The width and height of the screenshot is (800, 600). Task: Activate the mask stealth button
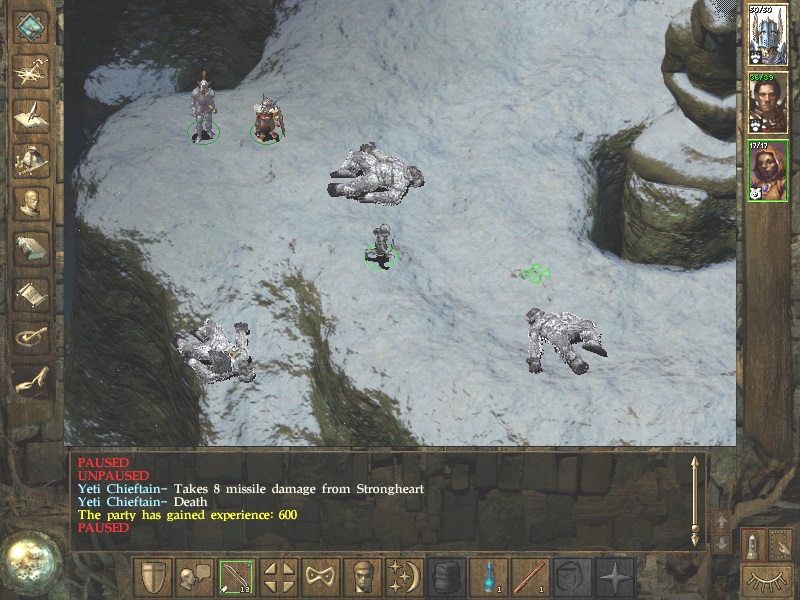320,577
